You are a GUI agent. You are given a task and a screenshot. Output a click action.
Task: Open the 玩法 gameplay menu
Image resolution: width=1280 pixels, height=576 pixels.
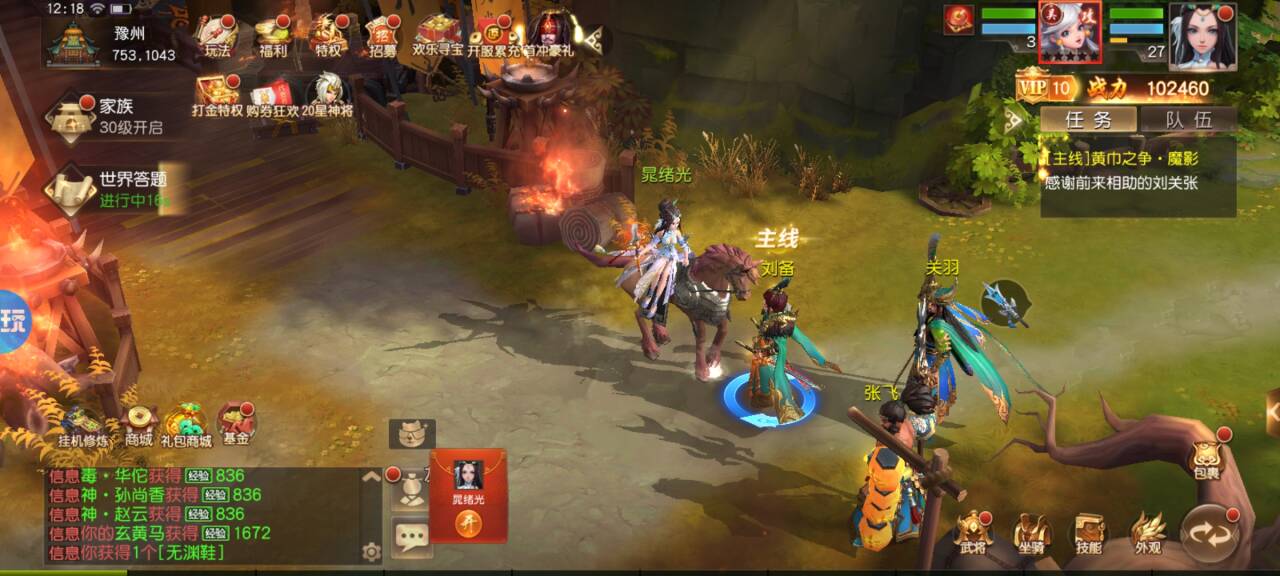[x=217, y=37]
